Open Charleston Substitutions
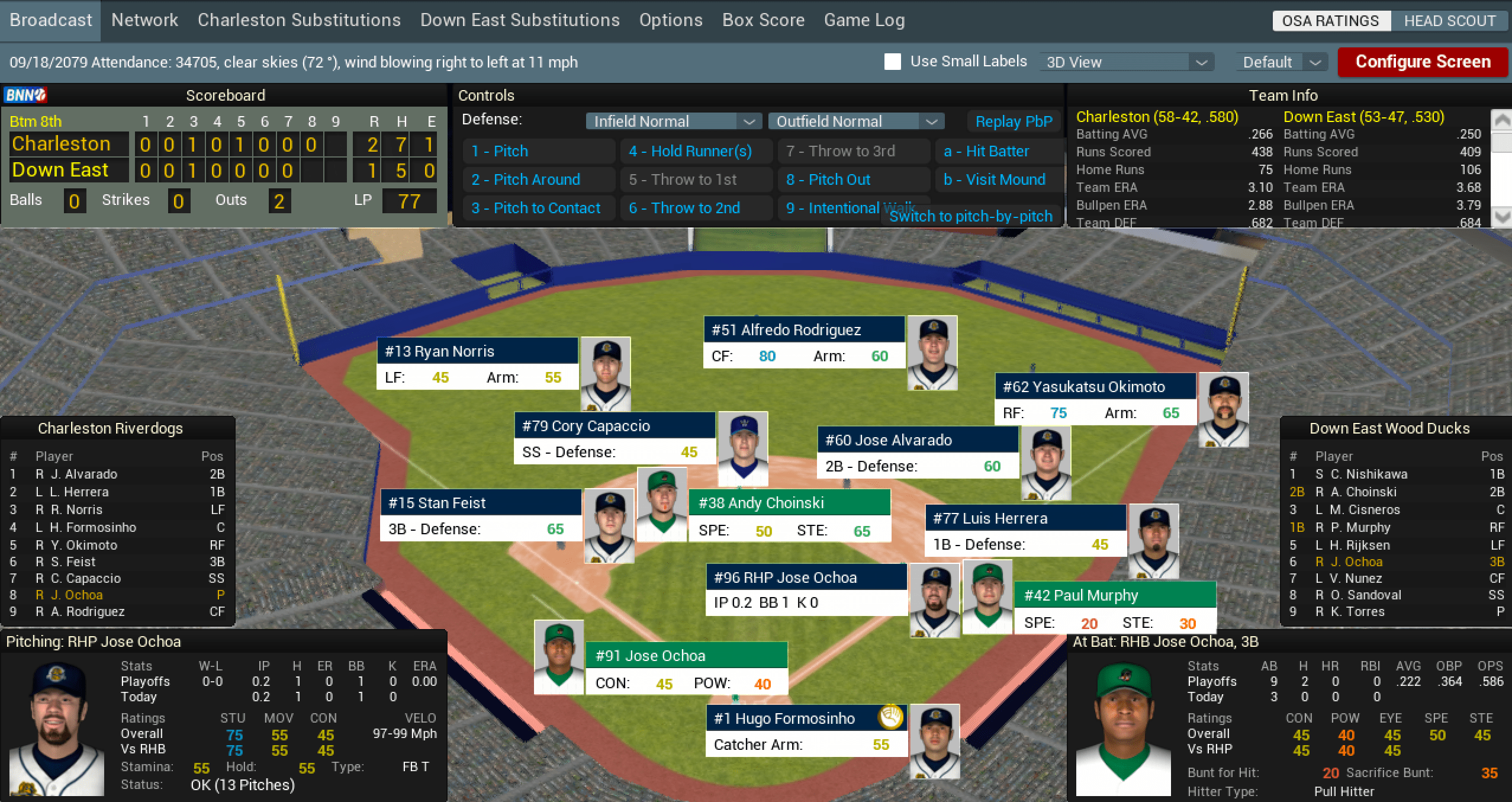The height and width of the screenshot is (802, 1512). click(299, 20)
